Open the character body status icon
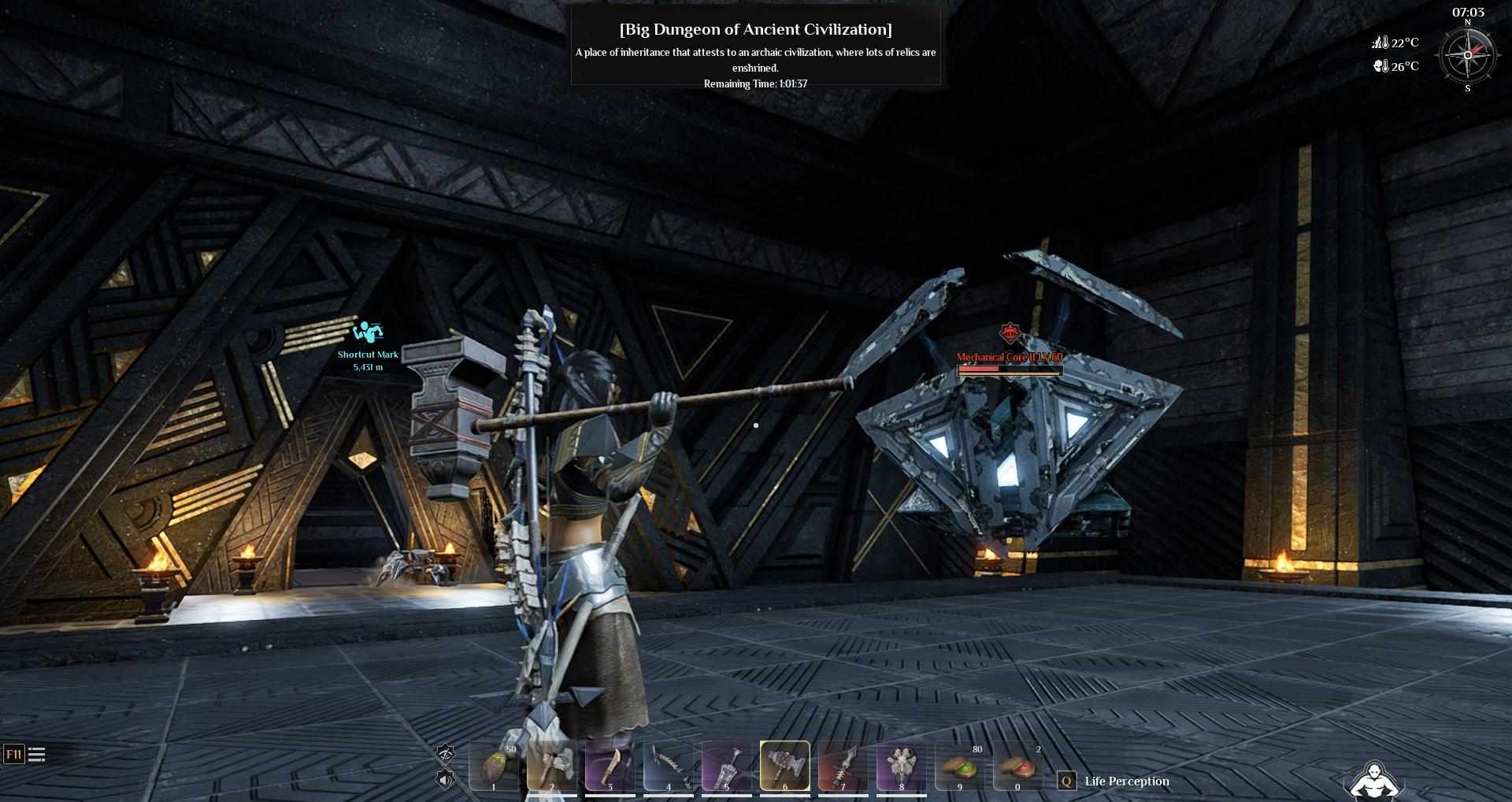The image size is (1512, 802). point(1373,780)
